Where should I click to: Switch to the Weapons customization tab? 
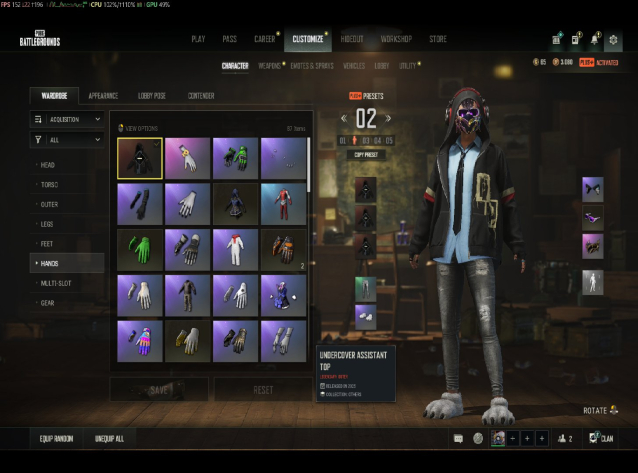click(x=269, y=66)
